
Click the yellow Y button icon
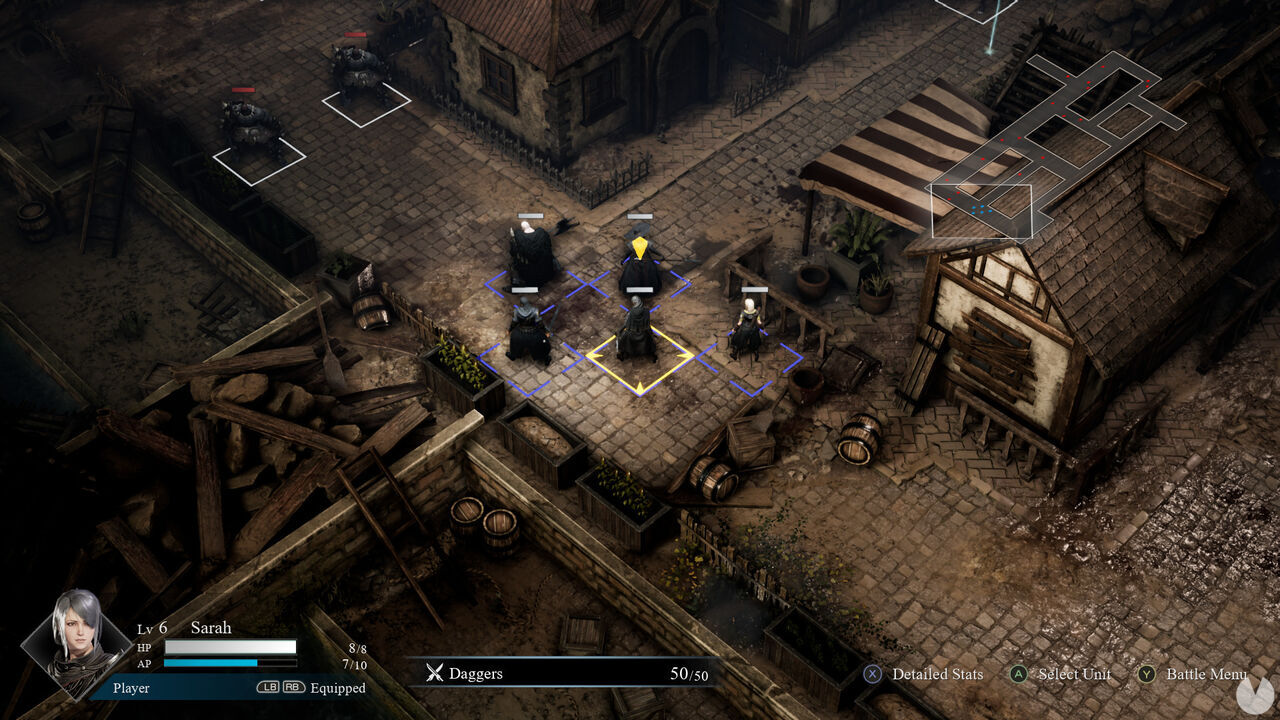[x=1145, y=674]
